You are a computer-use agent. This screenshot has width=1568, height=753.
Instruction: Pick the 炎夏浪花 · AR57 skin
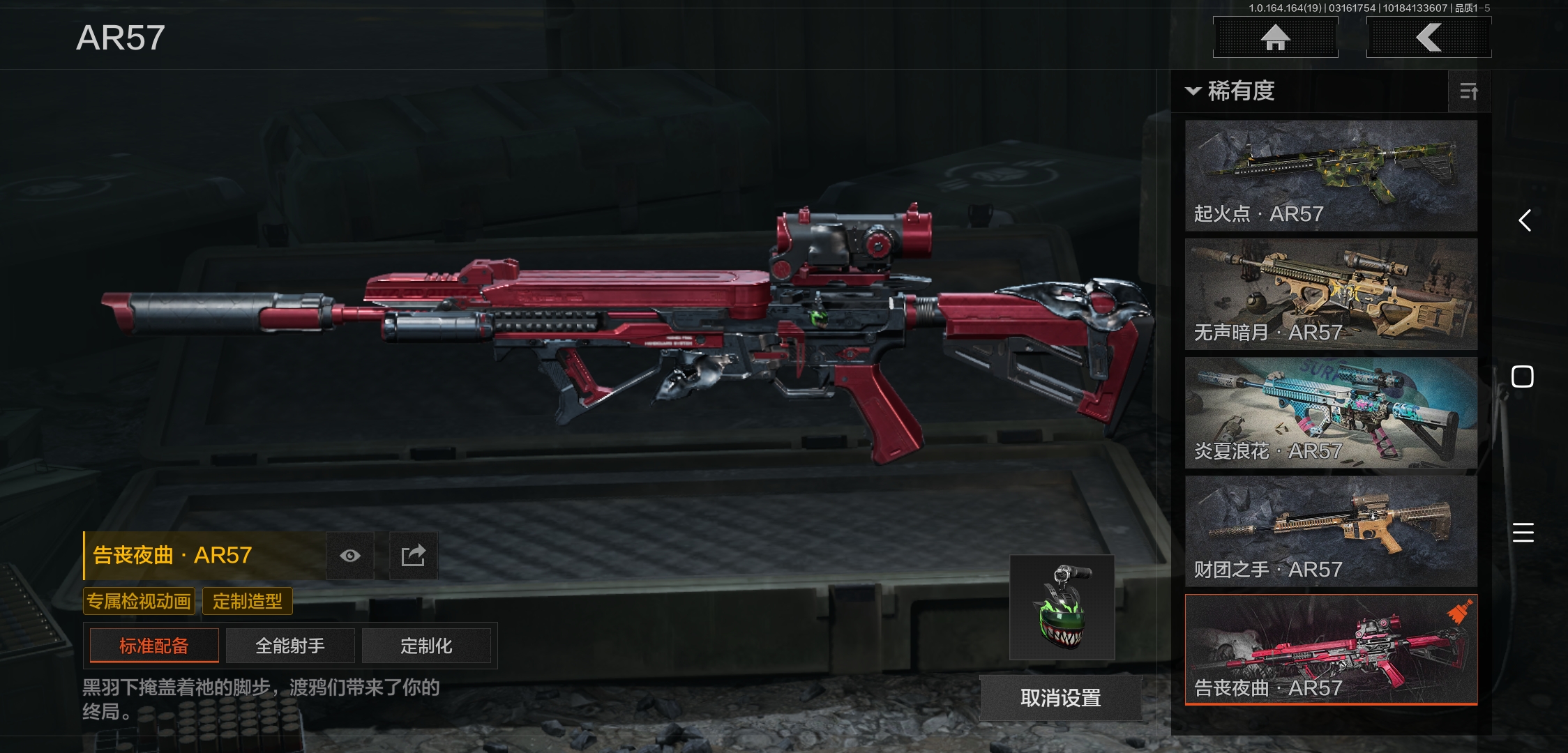[1331, 412]
